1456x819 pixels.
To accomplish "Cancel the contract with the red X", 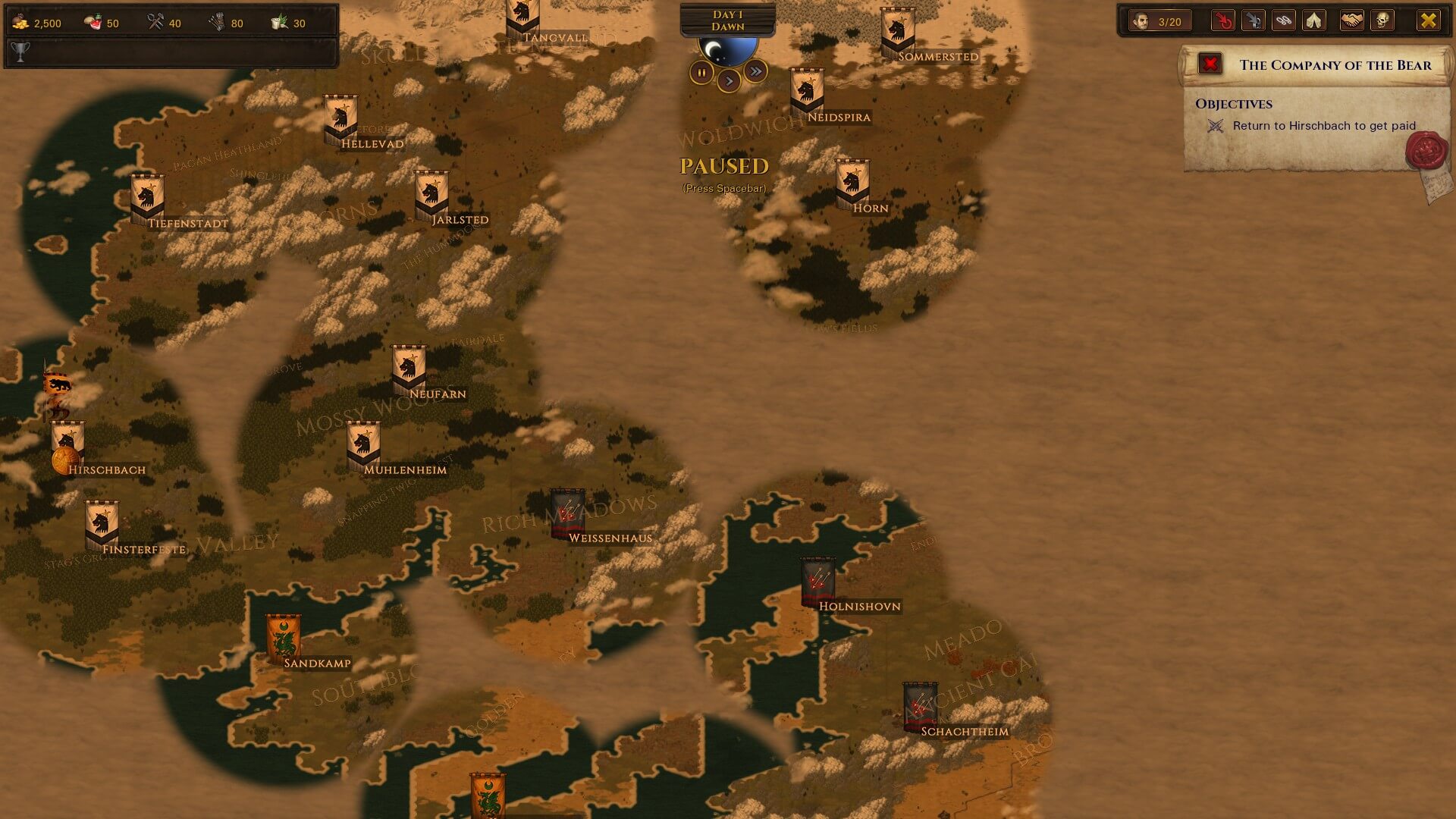I will 1210,64.
